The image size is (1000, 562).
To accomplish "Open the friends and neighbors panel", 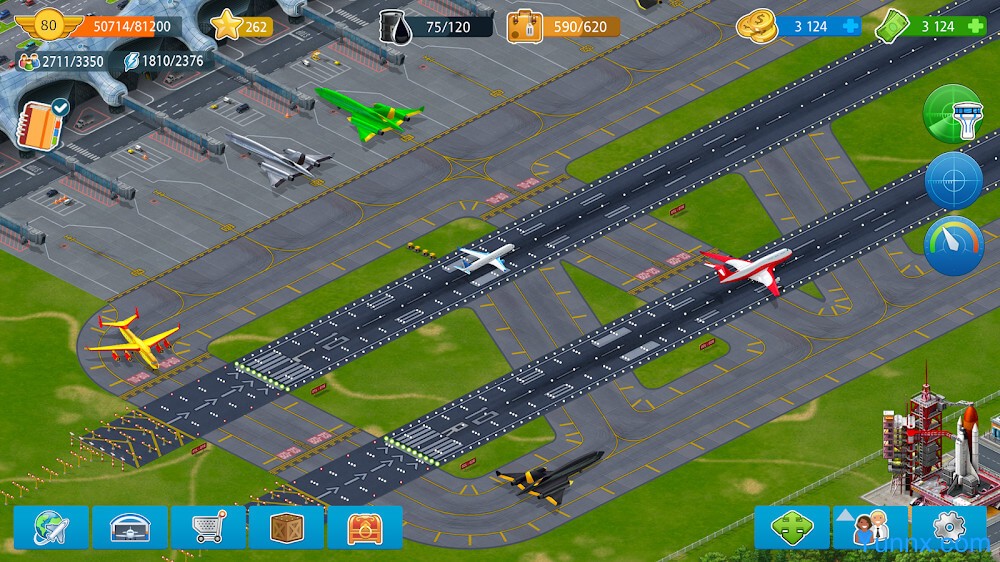I will coord(870,527).
